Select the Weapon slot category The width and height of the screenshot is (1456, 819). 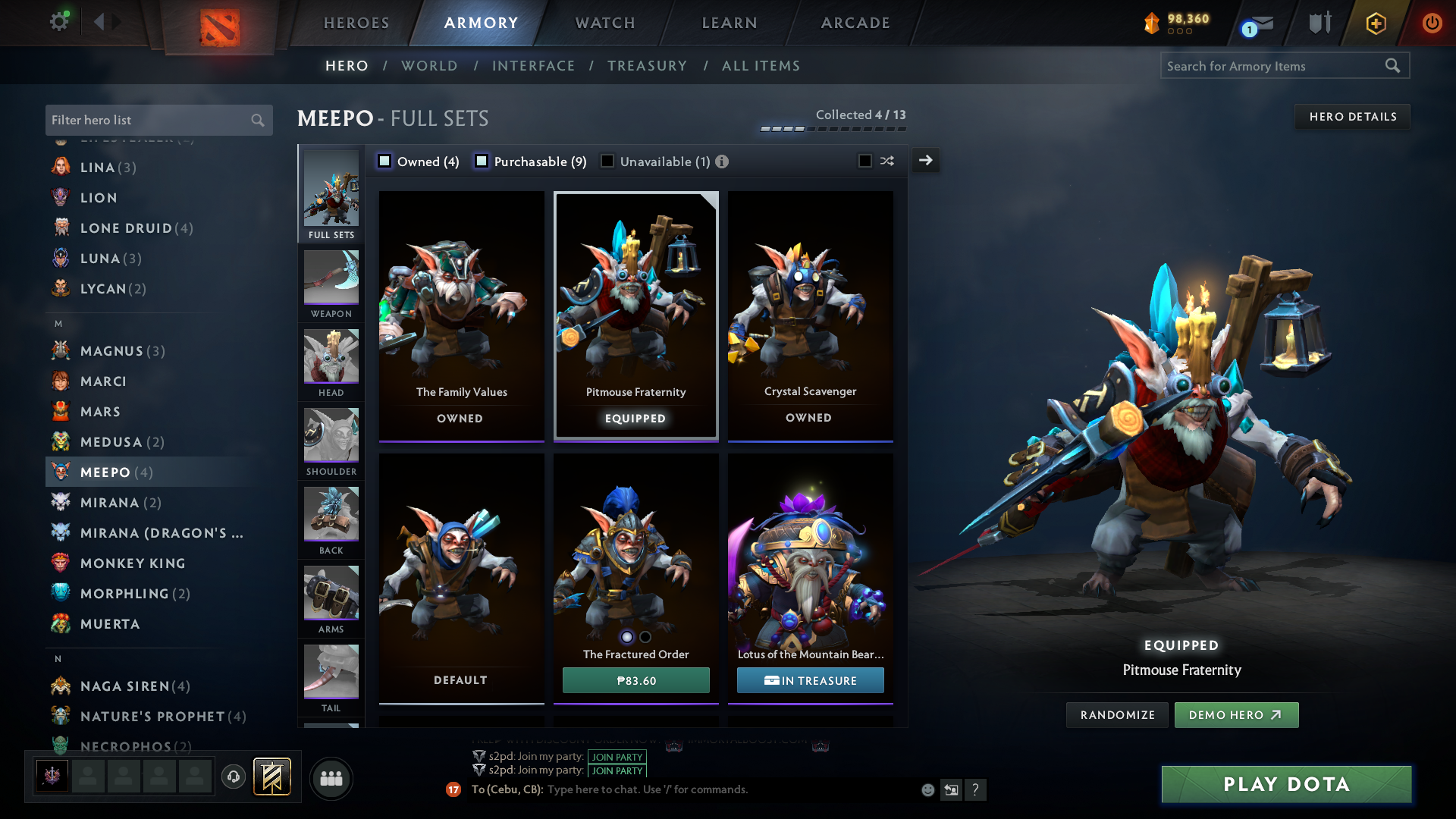click(x=331, y=284)
